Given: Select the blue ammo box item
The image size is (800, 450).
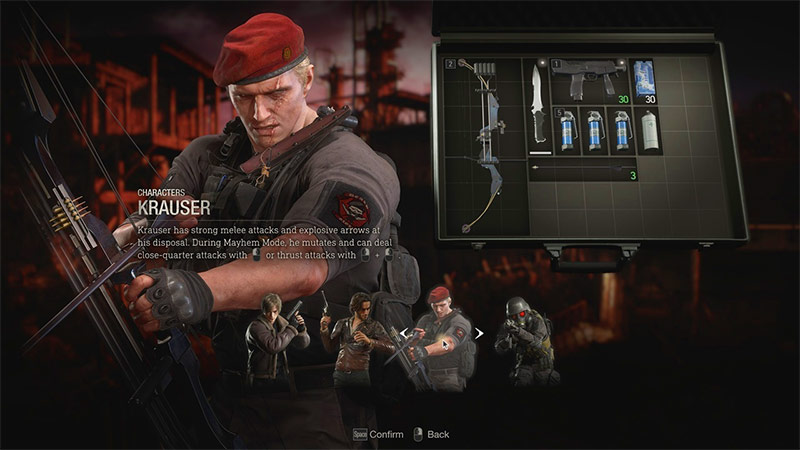Looking at the screenshot, I should (647, 80).
